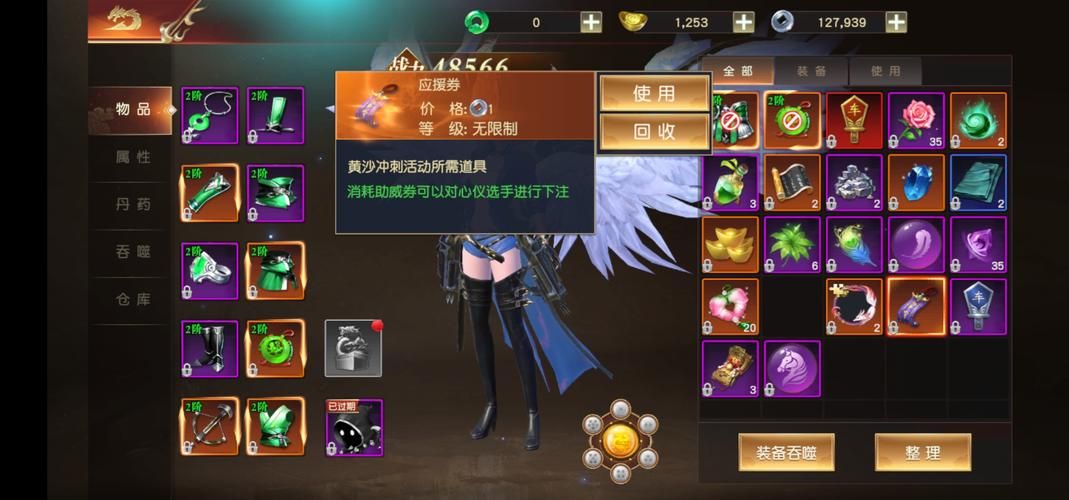The width and height of the screenshot is (1069, 500).
Task: Select the blue crystal gem item
Action: [916, 182]
